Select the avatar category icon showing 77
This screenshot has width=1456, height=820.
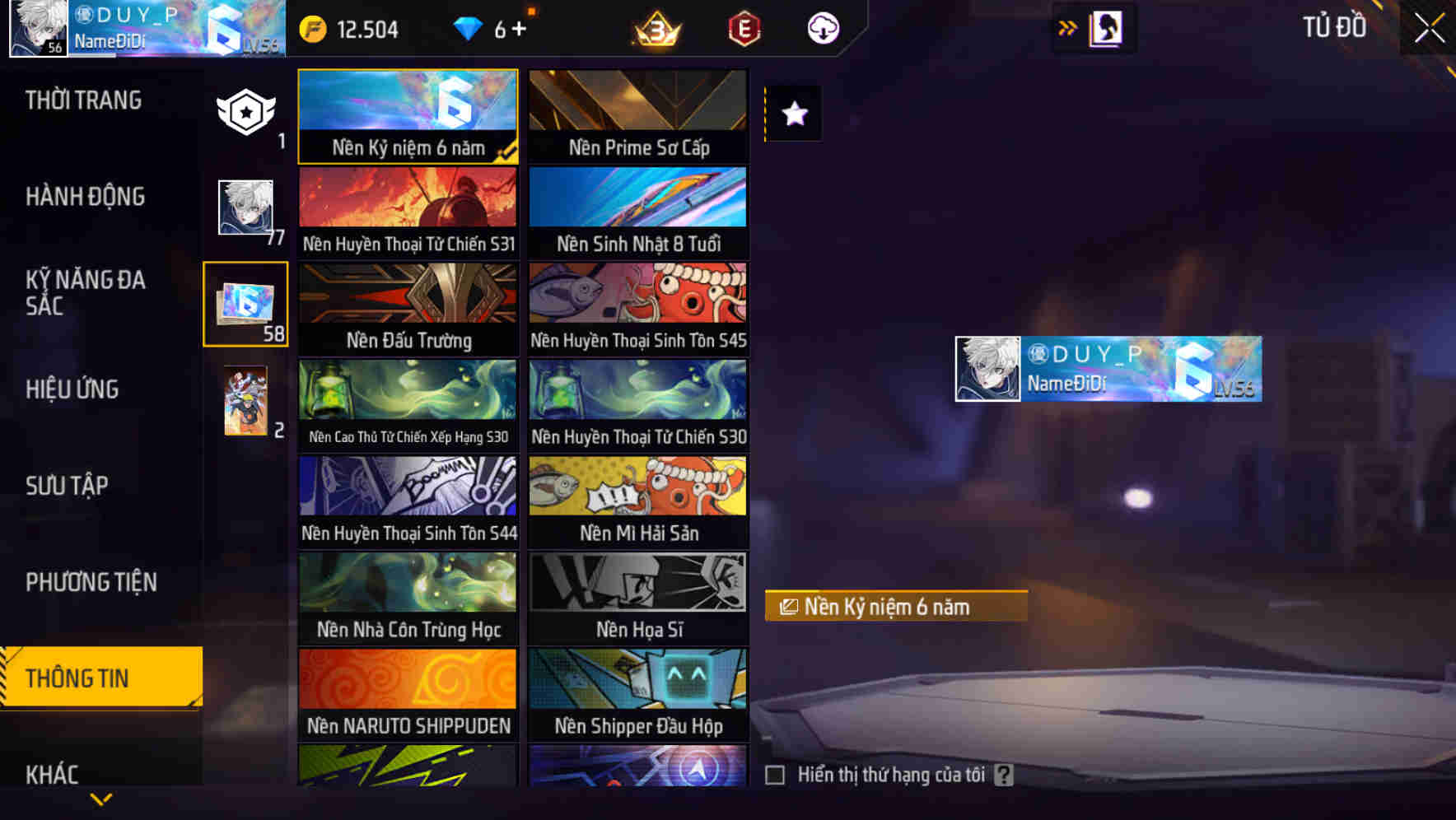pyautogui.click(x=244, y=208)
